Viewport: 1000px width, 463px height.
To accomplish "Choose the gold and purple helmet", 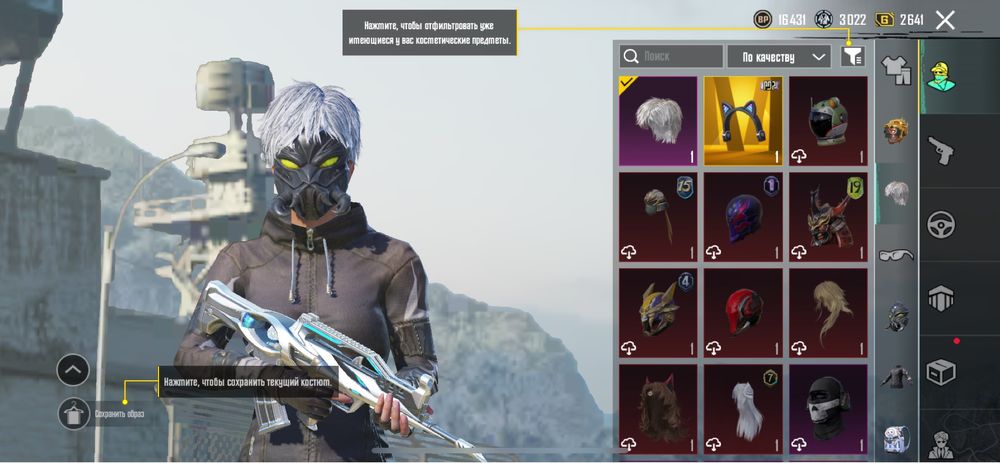I will 657,312.
